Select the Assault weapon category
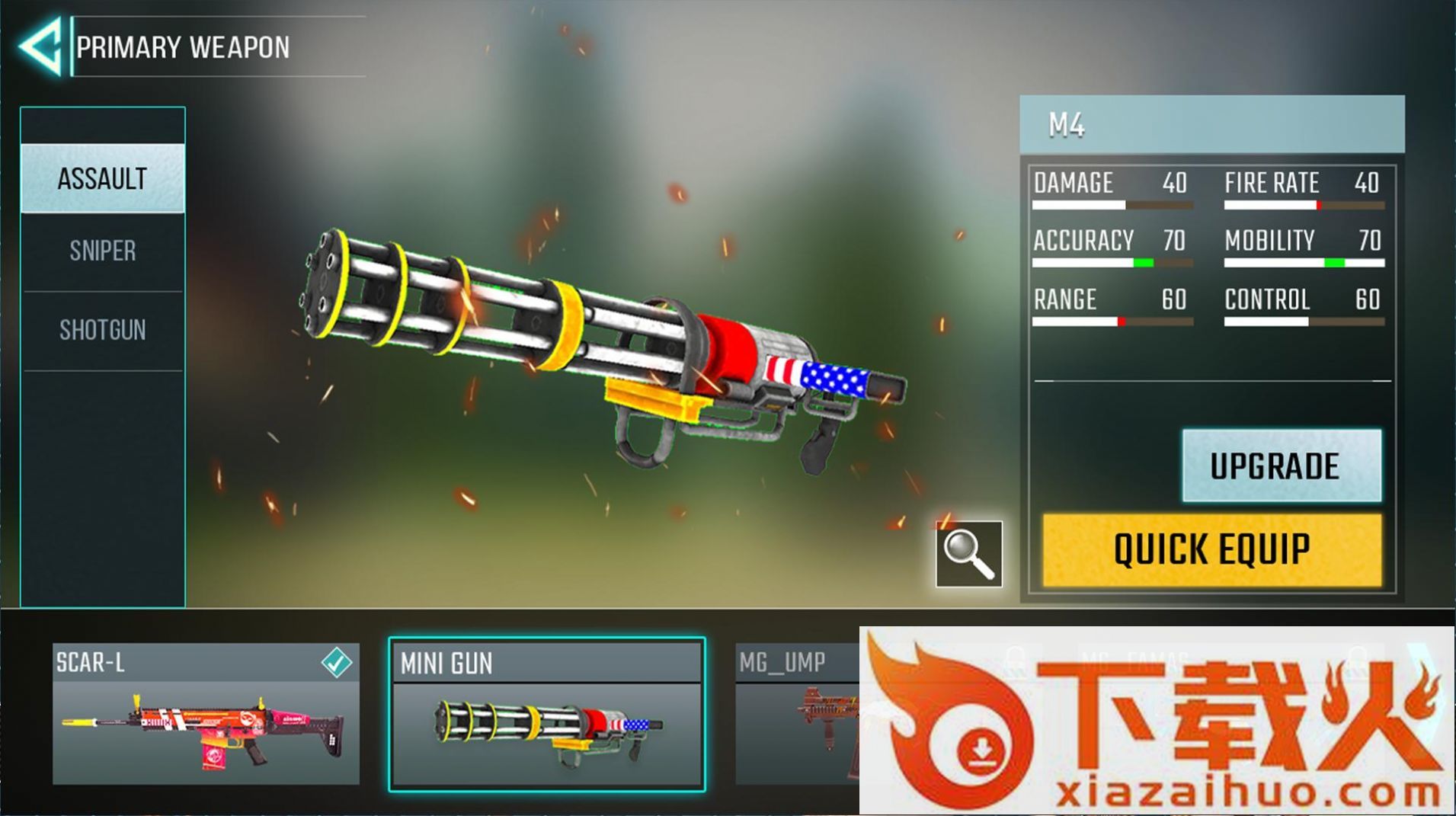Screen dimensions: 1456x816 click(x=103, y=179)
